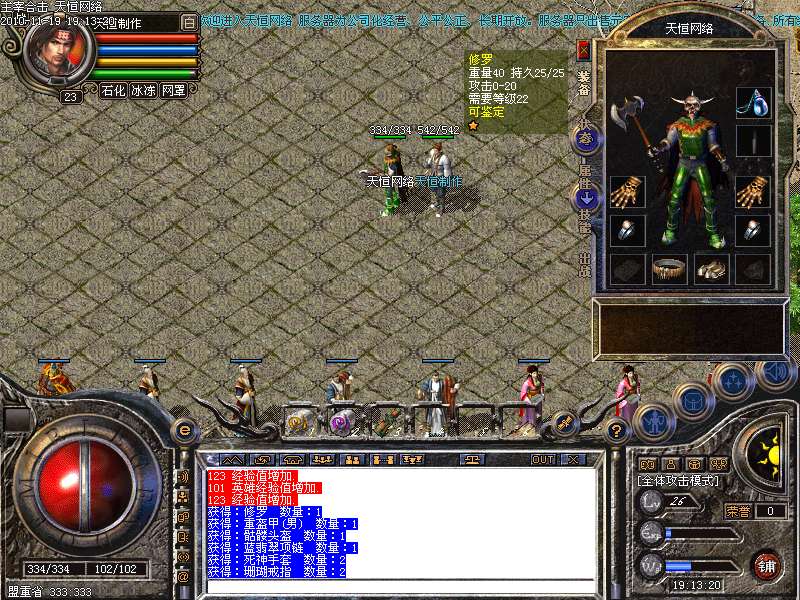Select the left coral ring slot
The image size is (800, 600).
tap(626, 230)
